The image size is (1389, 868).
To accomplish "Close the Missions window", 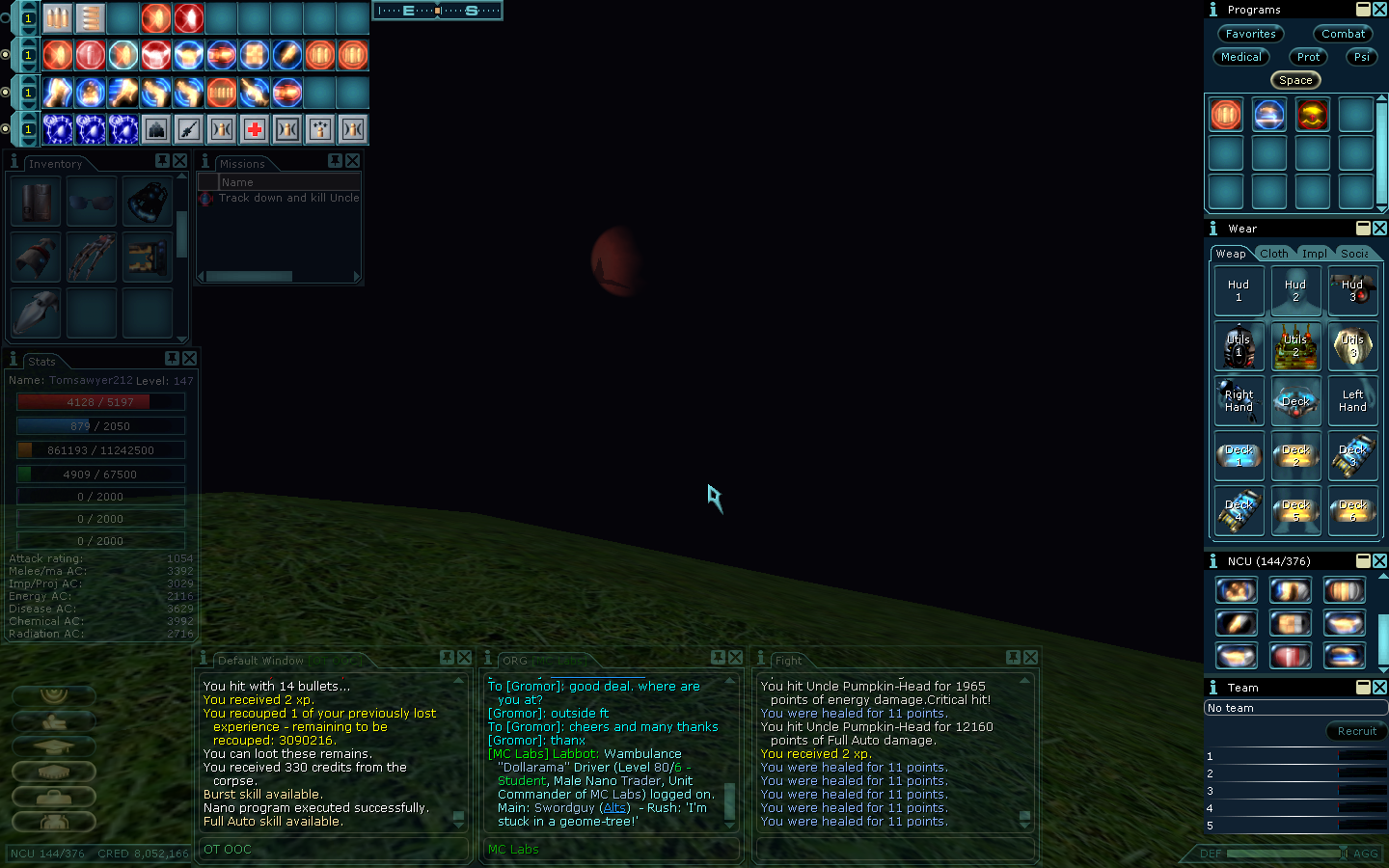I will tap(353, 161).
